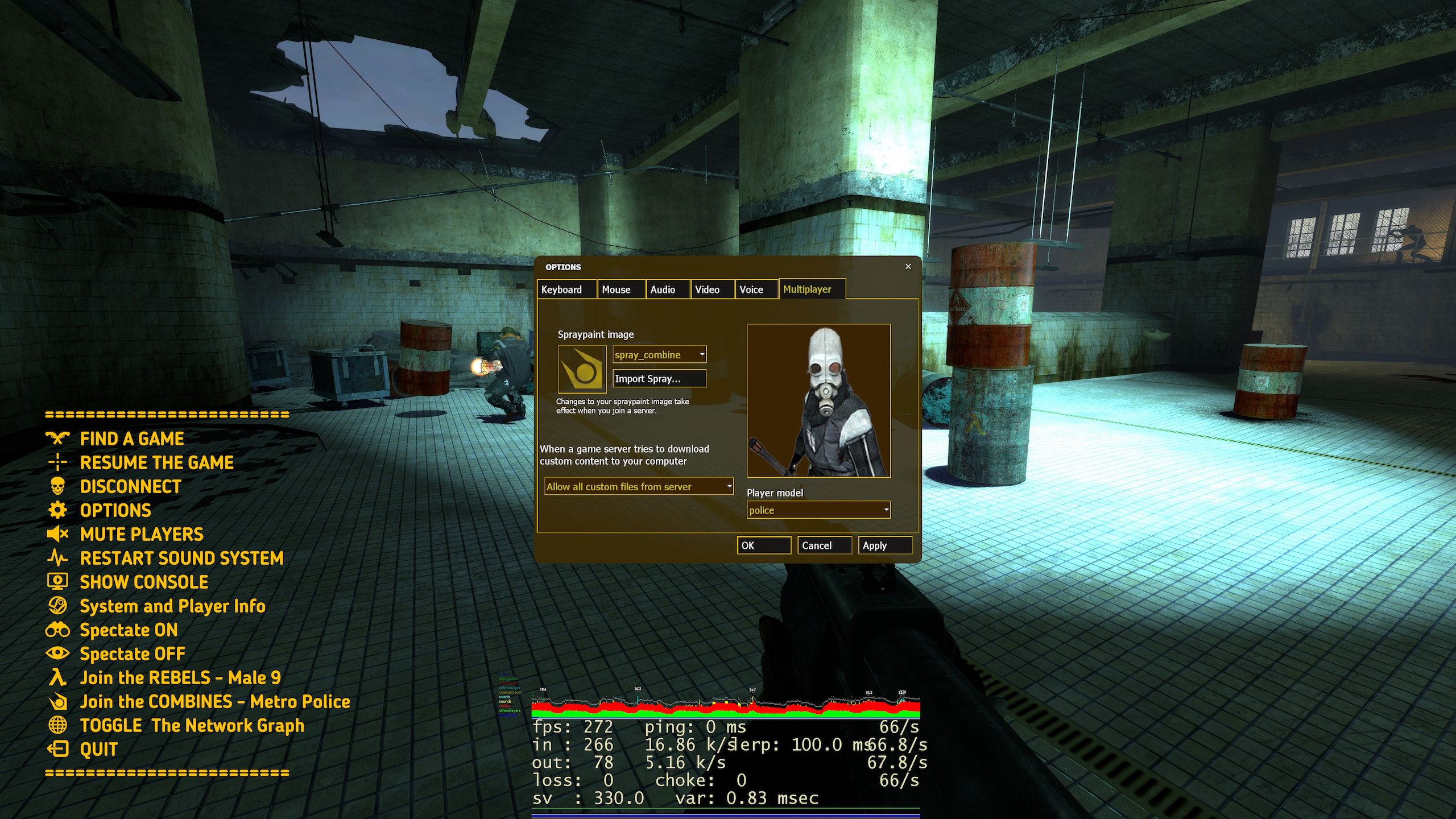The width and height of the screenshot is (1456, 819).
Task: Select the skull DISCONNECT icon
Action: tap(57, 486)
